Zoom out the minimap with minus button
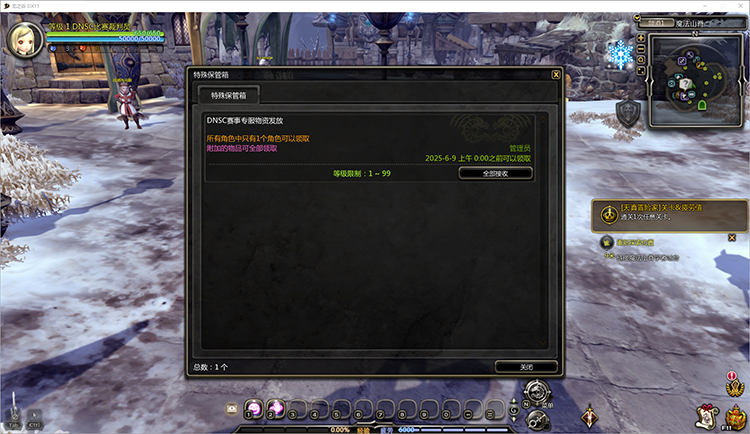750x434 pixels. [x=640, y=49]
